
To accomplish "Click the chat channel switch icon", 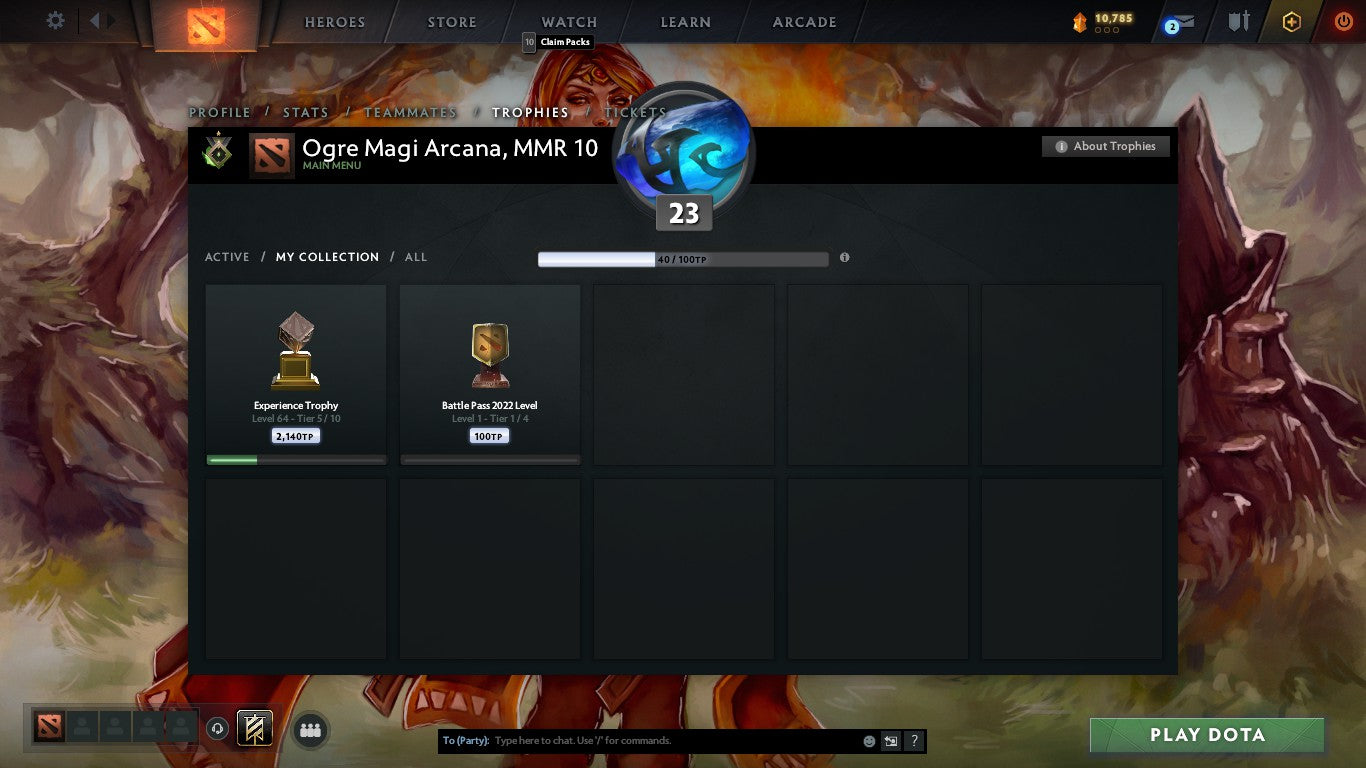I will pos(889,740).
